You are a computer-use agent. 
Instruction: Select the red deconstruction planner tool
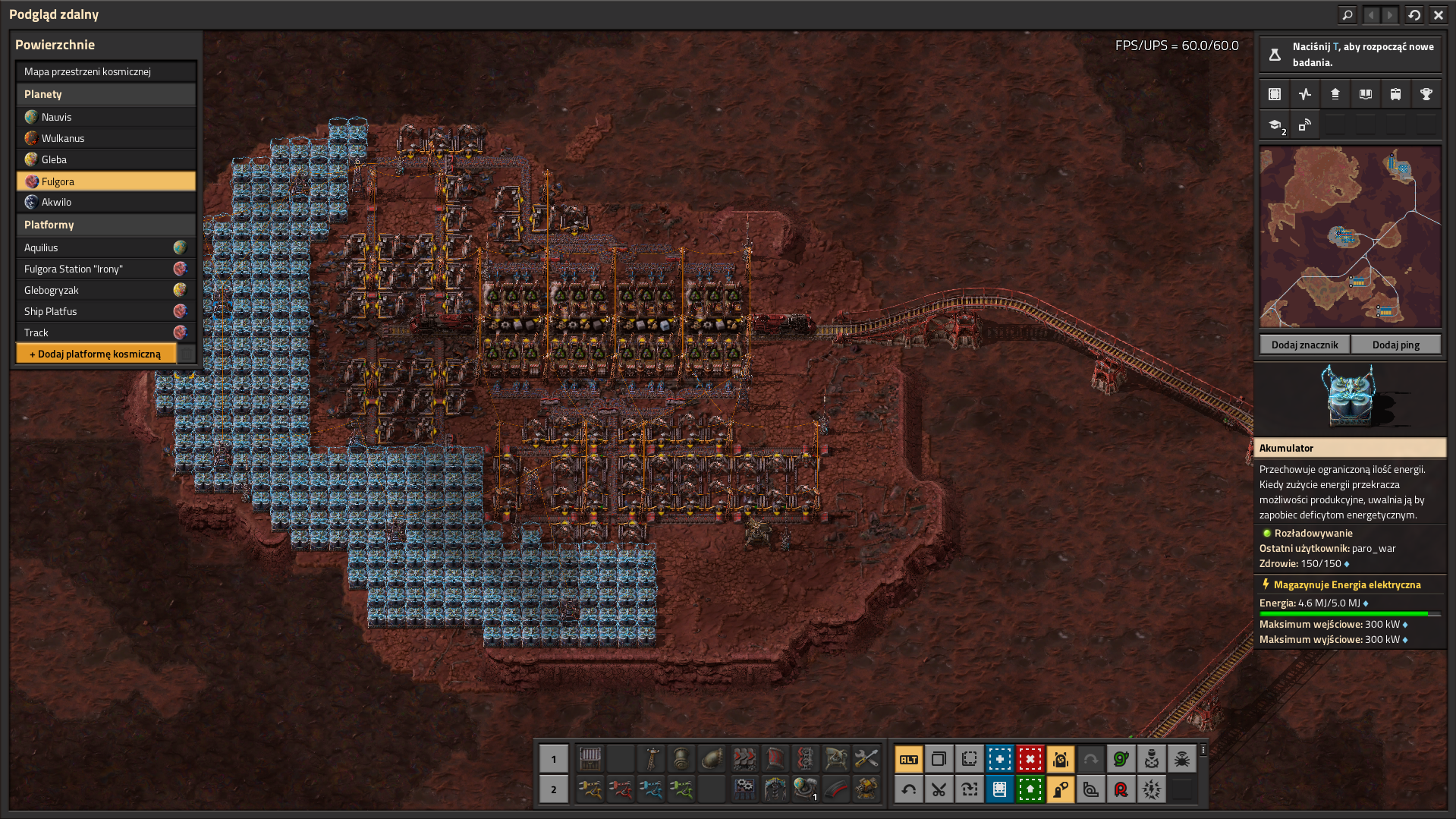(1030, 759)
